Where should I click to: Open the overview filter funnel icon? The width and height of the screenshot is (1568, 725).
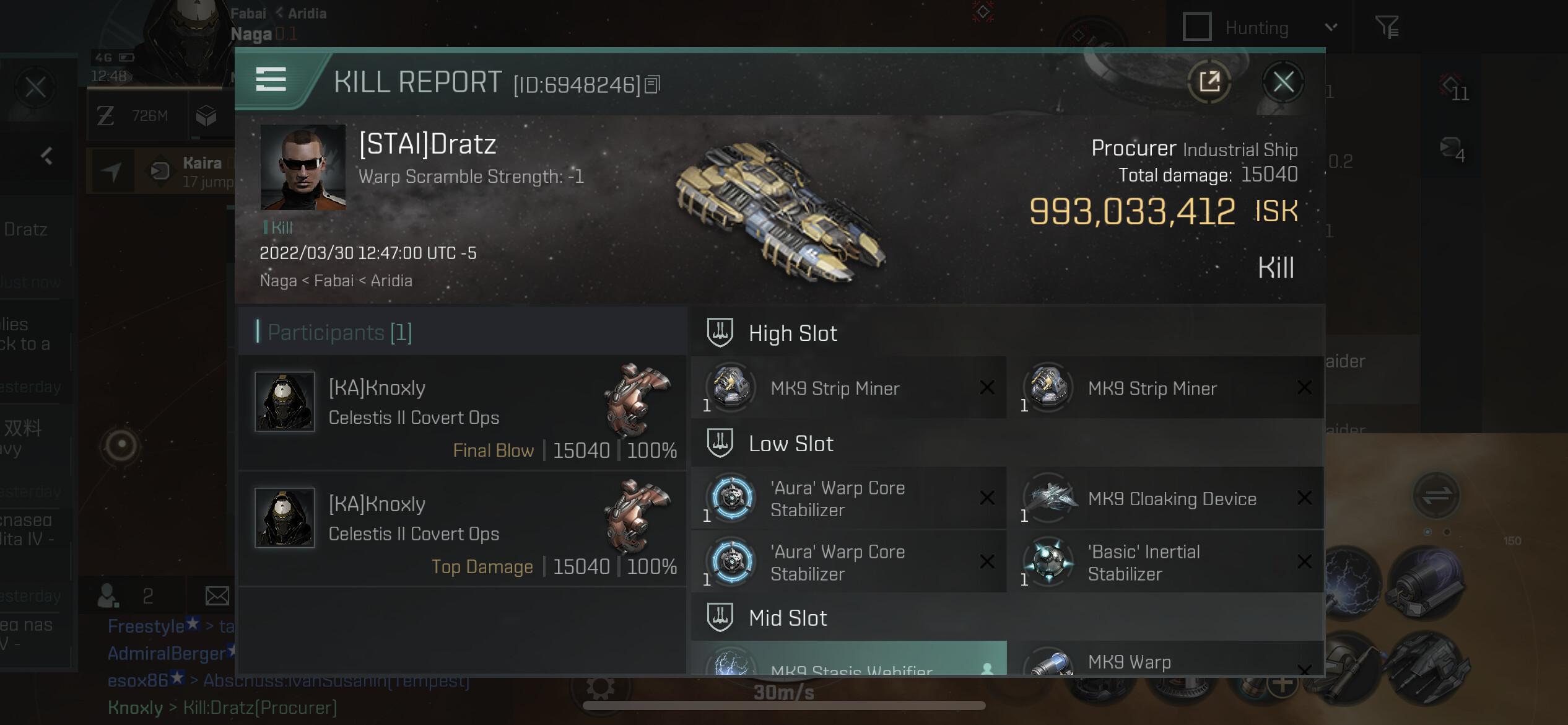1387,27
